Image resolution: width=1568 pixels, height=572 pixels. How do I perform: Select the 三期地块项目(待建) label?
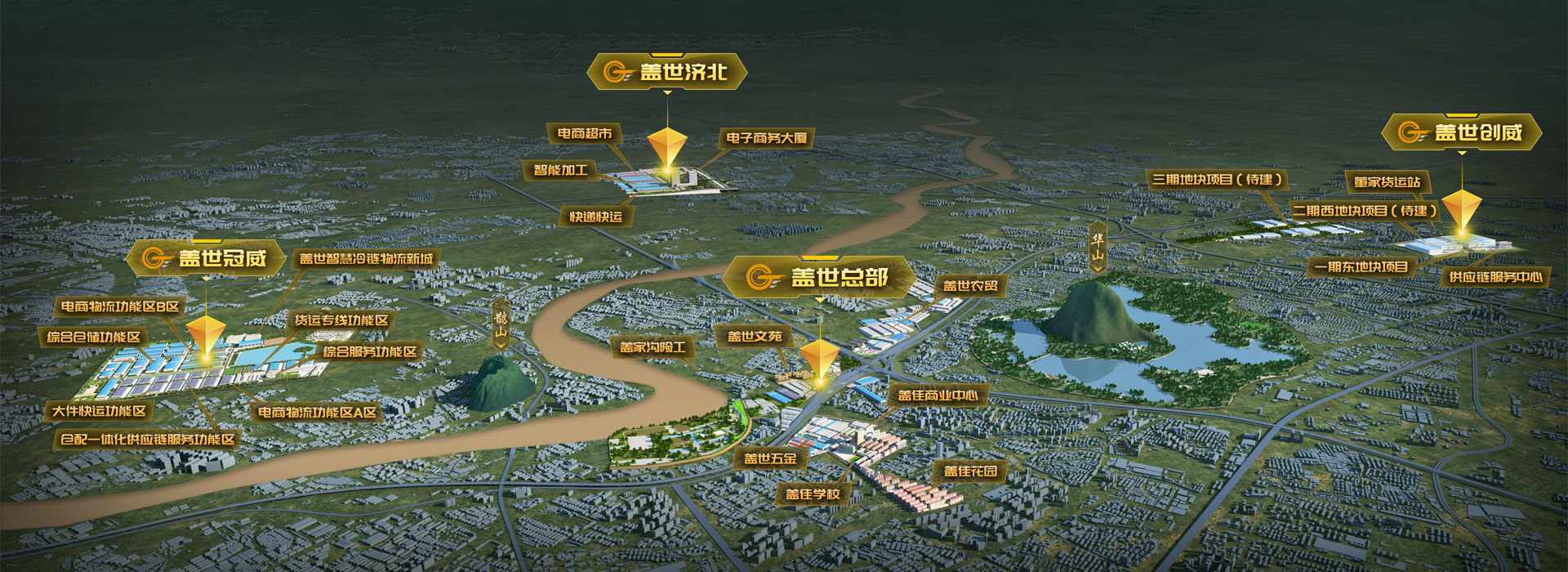pyautogui.click(x=1217, y=180)
